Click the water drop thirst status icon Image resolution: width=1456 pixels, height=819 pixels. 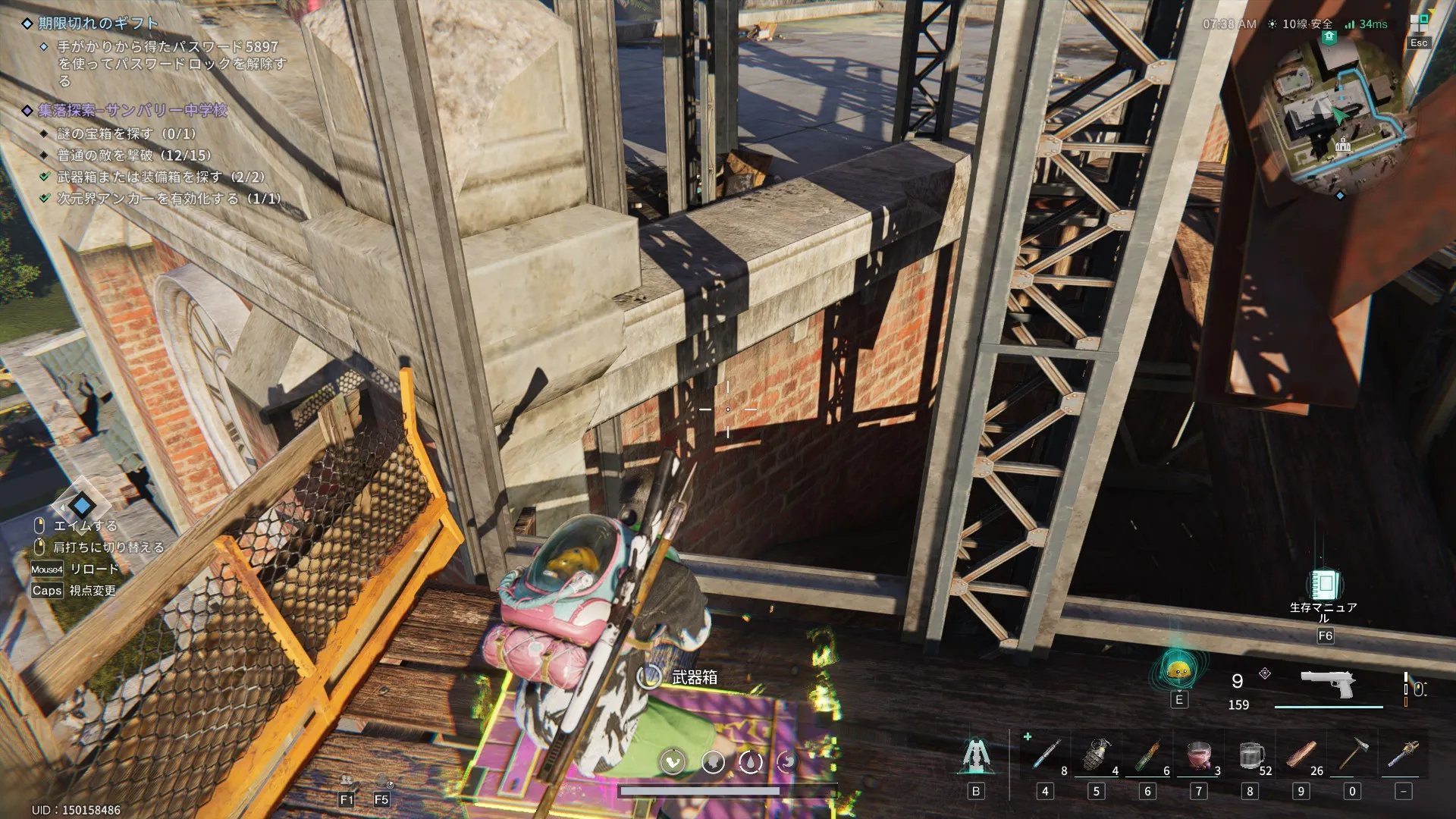click(750, 761)
